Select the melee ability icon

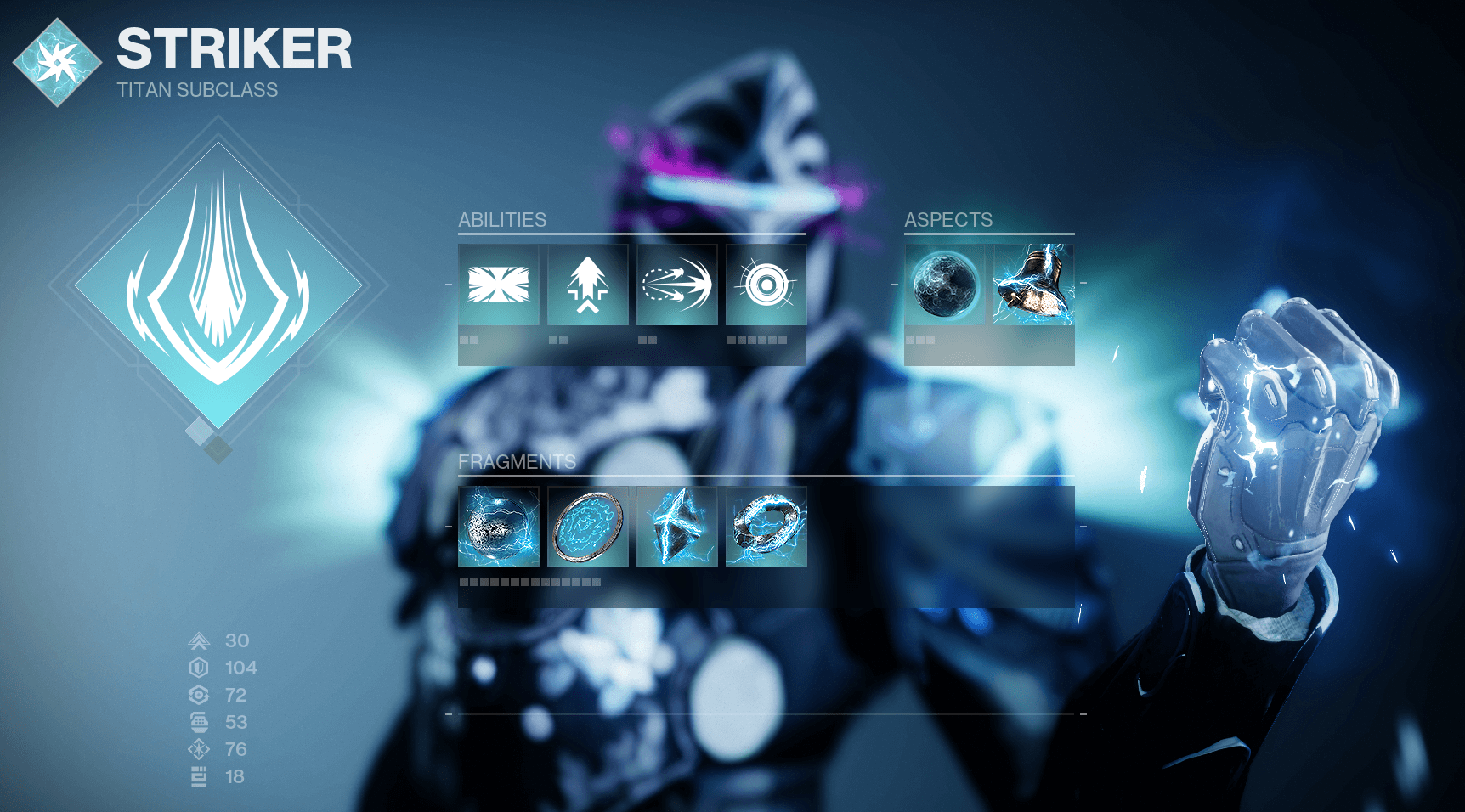coord(676,285)
